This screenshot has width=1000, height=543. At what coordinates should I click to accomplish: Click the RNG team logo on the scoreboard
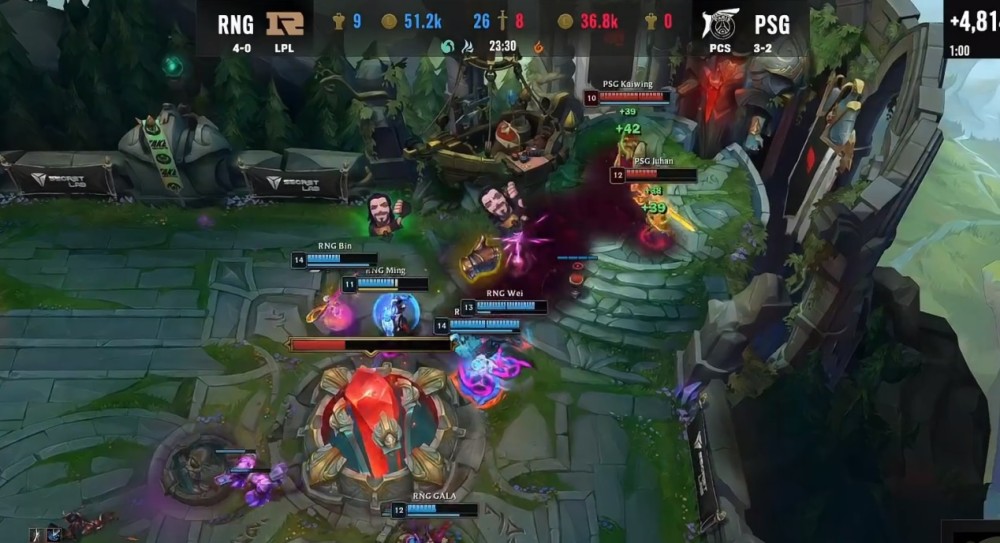pos(284,24)
